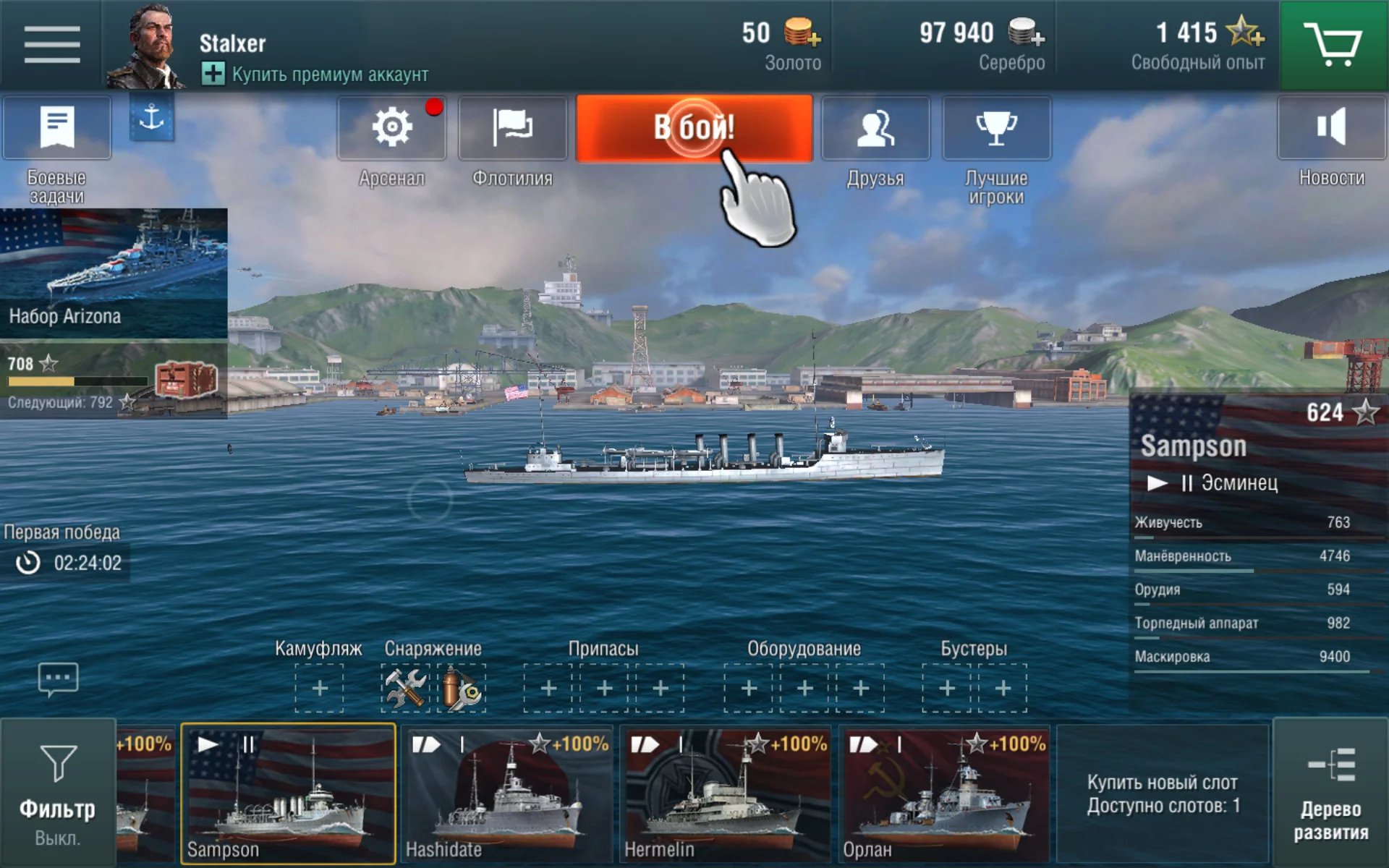Open the Набор Arizona offer banner
The height and width of the screenshot is (868, 1389).
(114, 273)
